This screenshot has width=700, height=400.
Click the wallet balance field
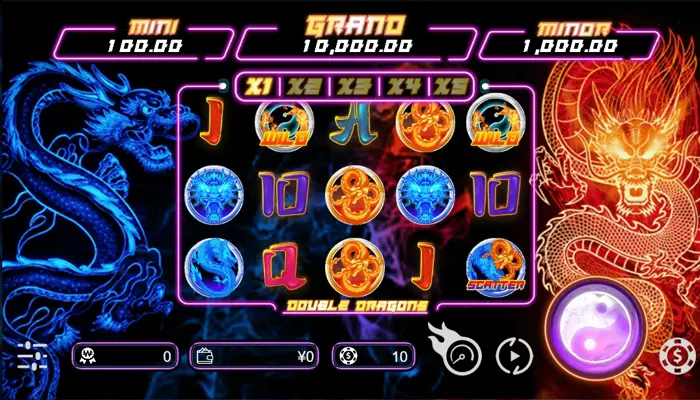pos(255,355)
